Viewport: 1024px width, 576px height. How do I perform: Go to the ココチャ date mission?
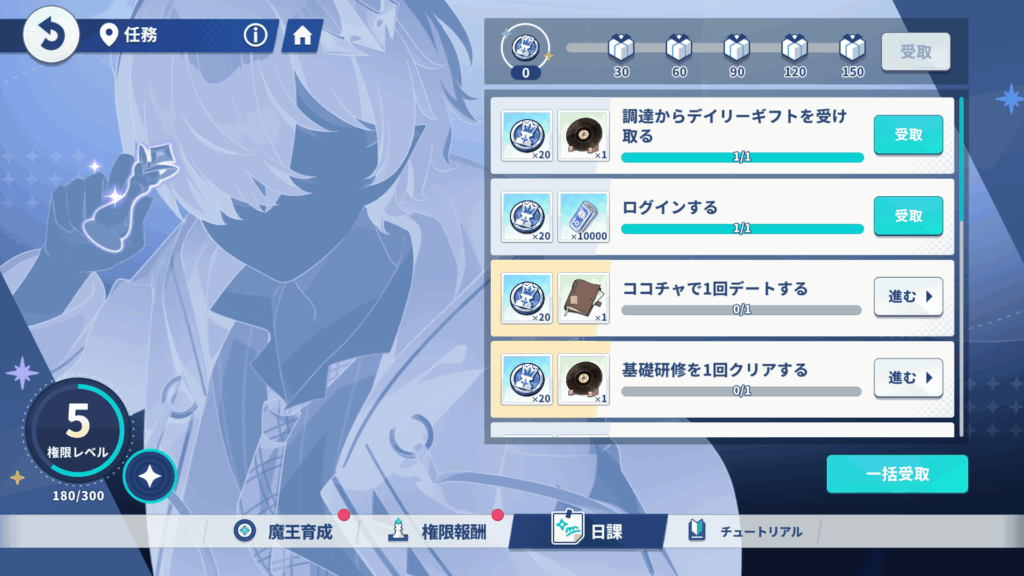[908, 297]
